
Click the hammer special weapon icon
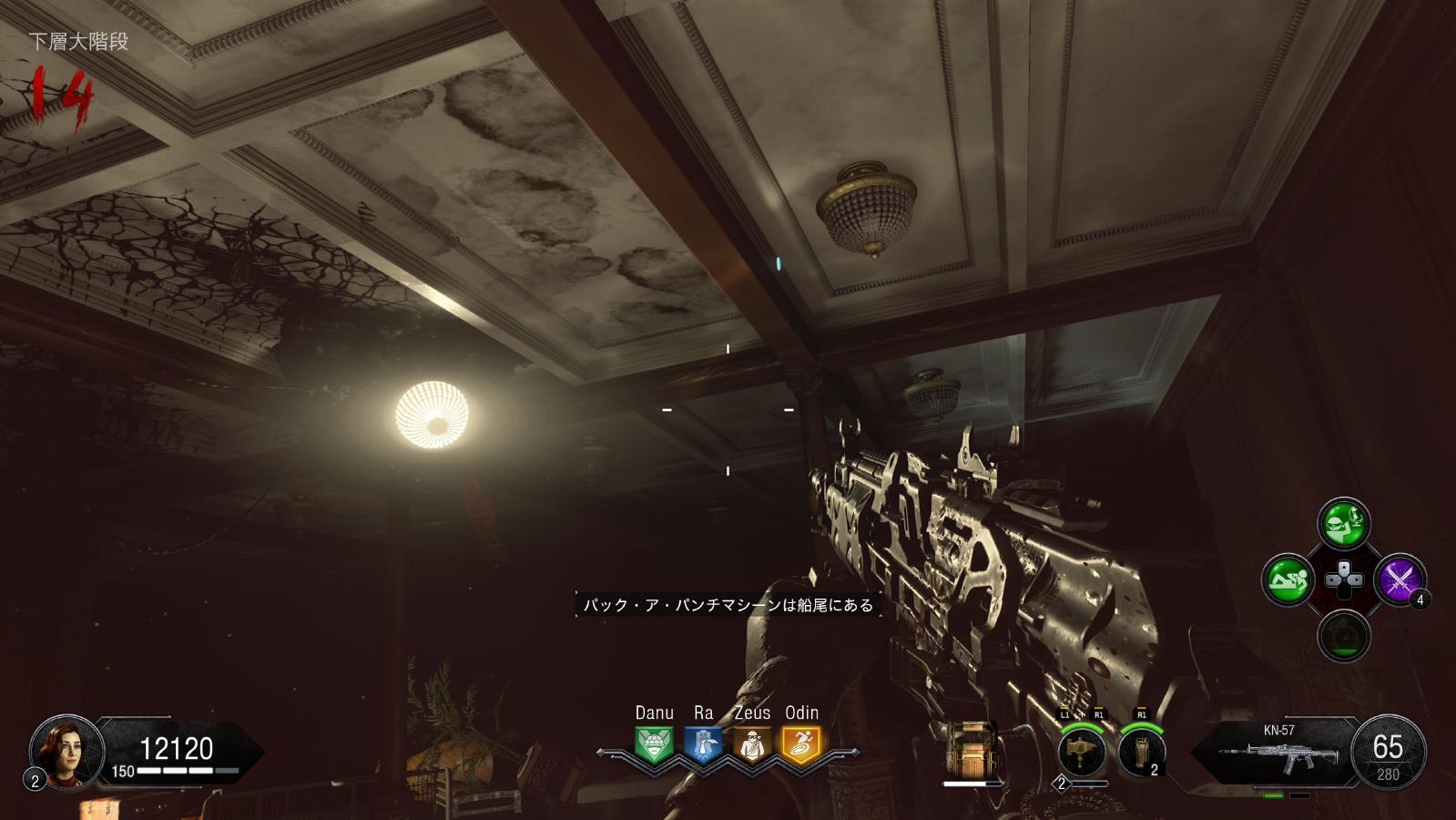pos(1082,752)
